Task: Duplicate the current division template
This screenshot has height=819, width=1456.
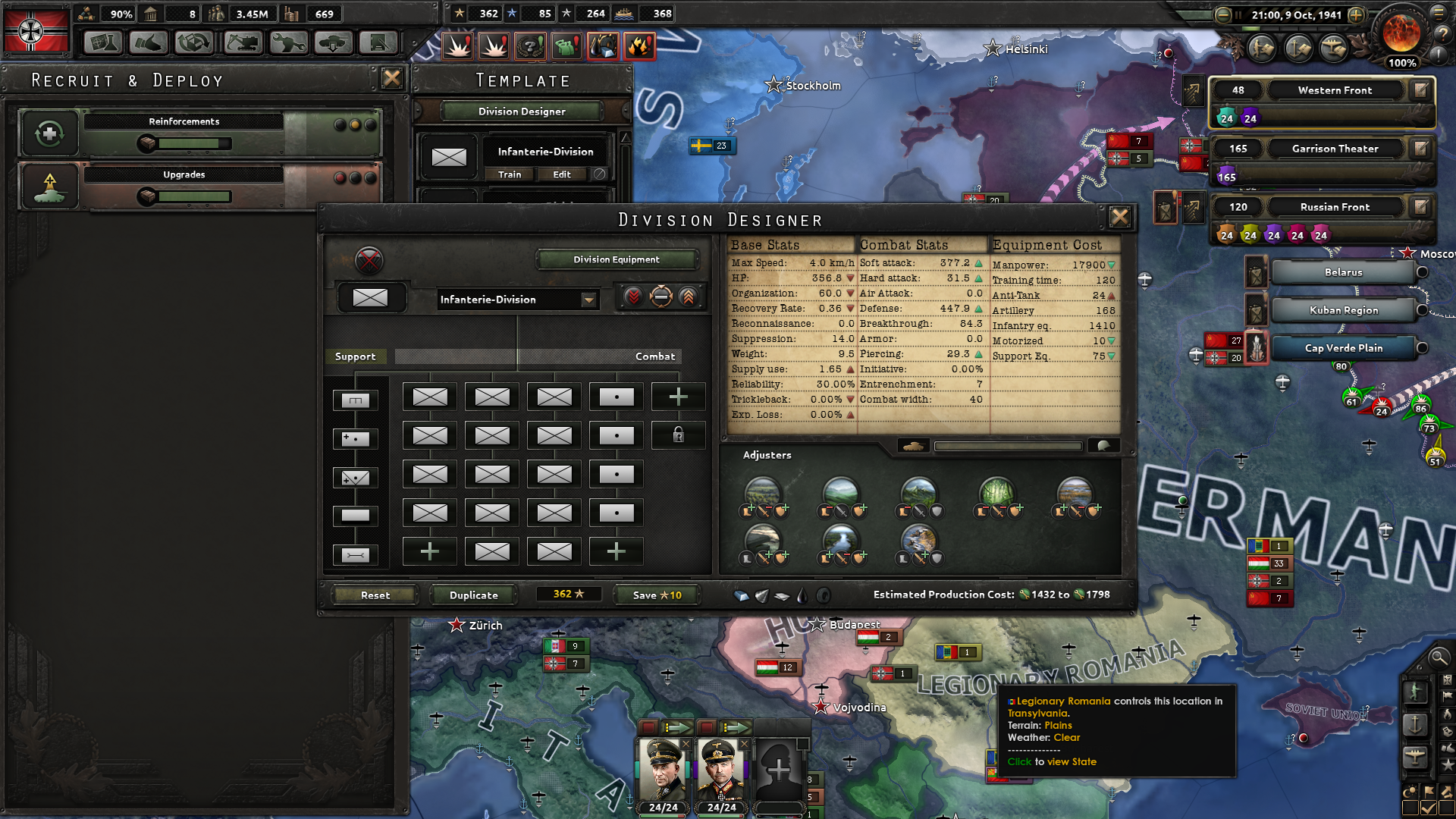Action: (x=473, y=595)
